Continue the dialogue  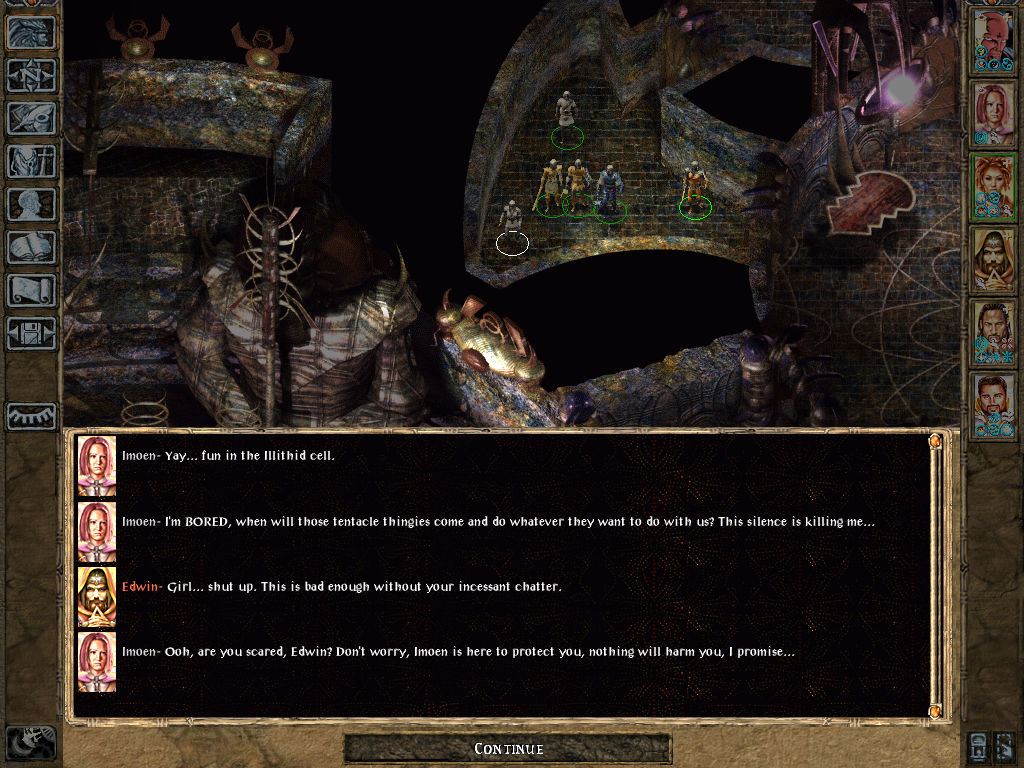pyautogui.click(x=508, y=748)
